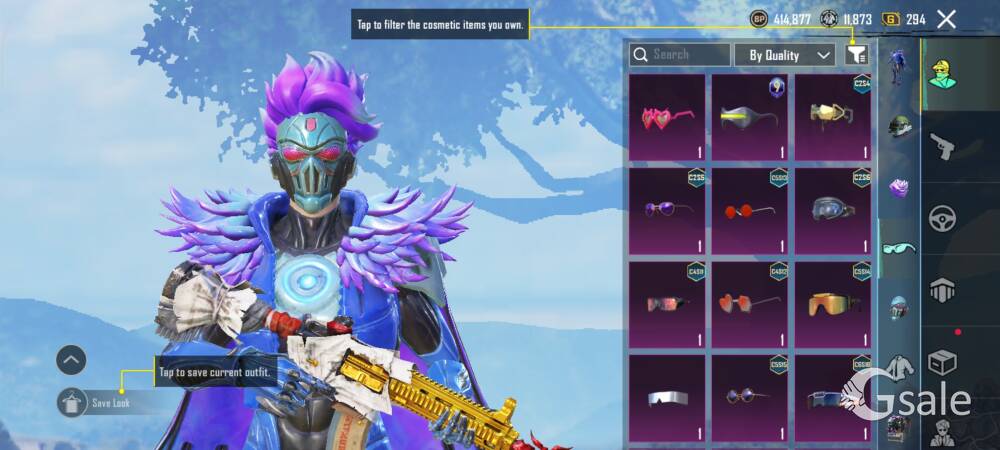Toggle the owned-items filter funnel icon

[x=856, y=55]
